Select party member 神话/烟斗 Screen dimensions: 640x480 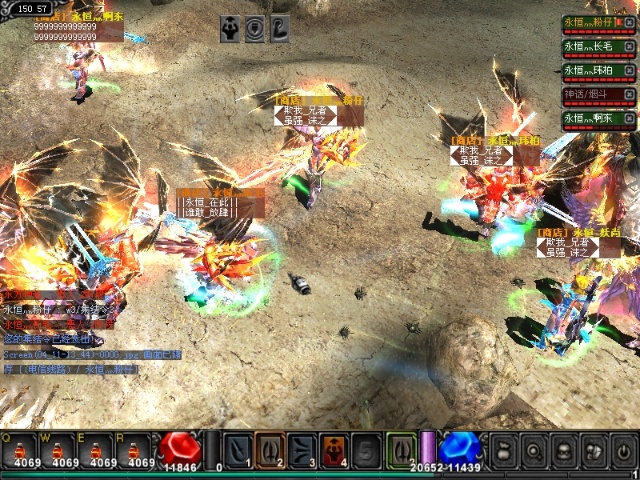[590, 94]
